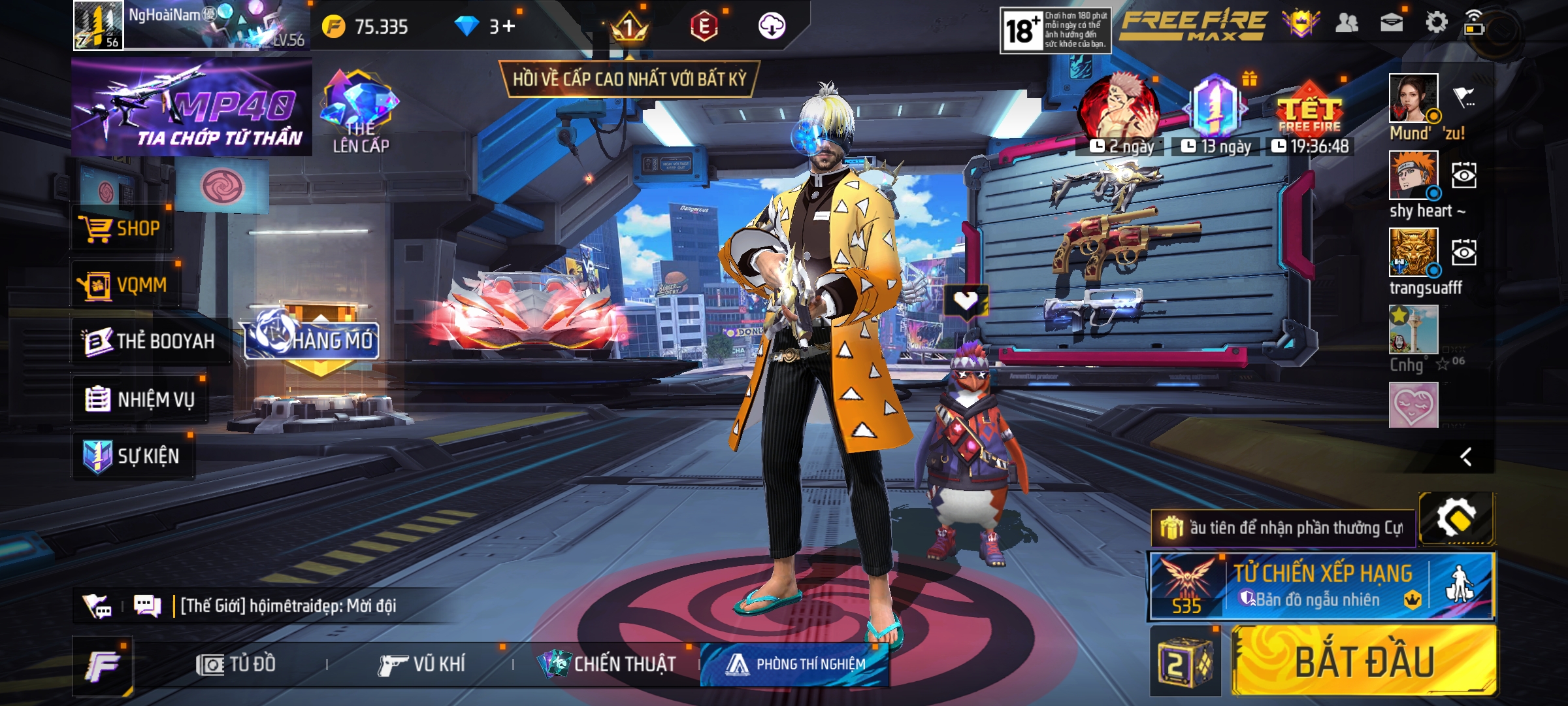
Task: Select the PHÒNG THÍ NGHIỆM tab
Action: pos(796,665)
